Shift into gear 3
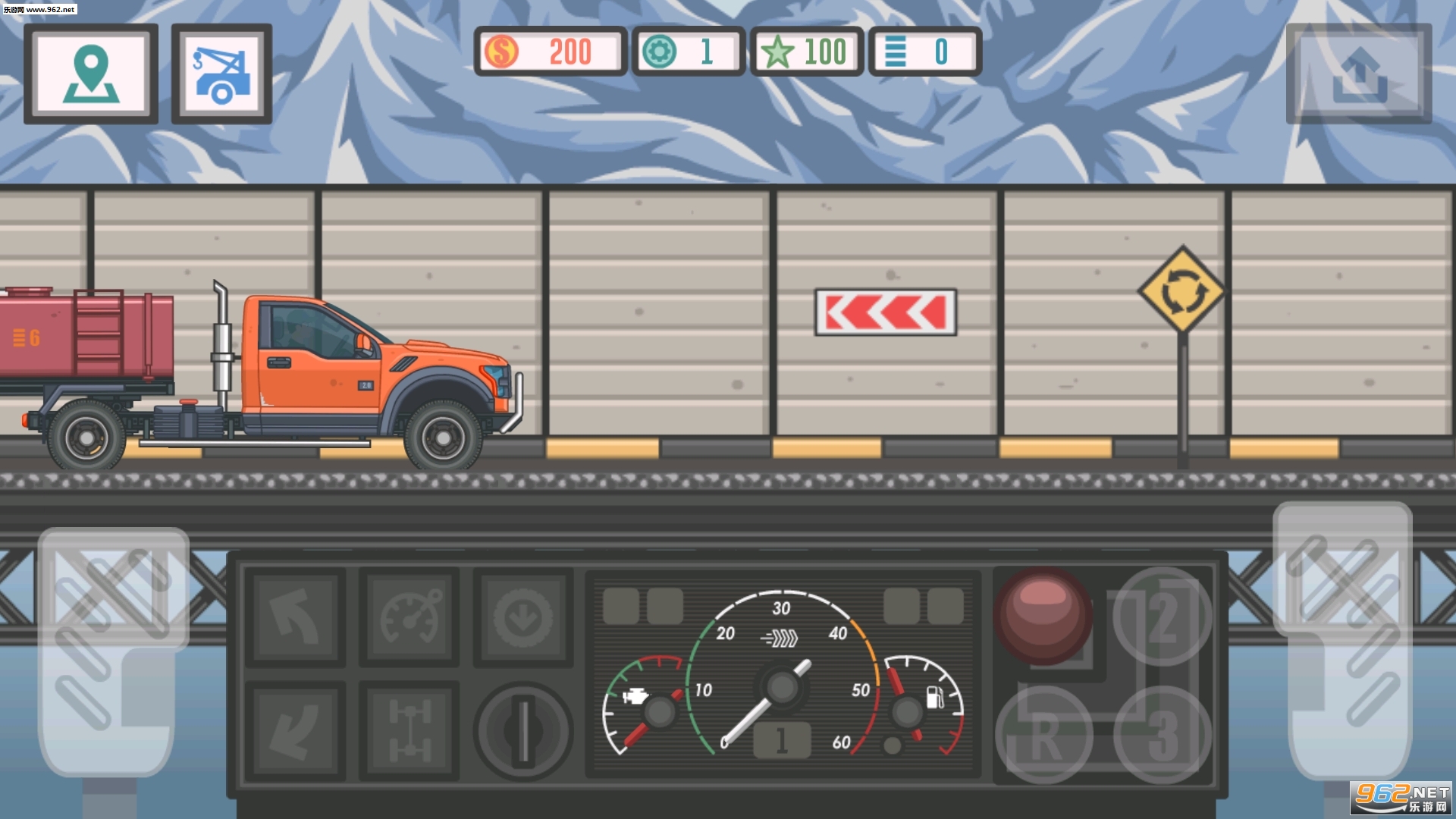Image resolution: width=1456 pixels, height=819 pixels. point(1162,734)
